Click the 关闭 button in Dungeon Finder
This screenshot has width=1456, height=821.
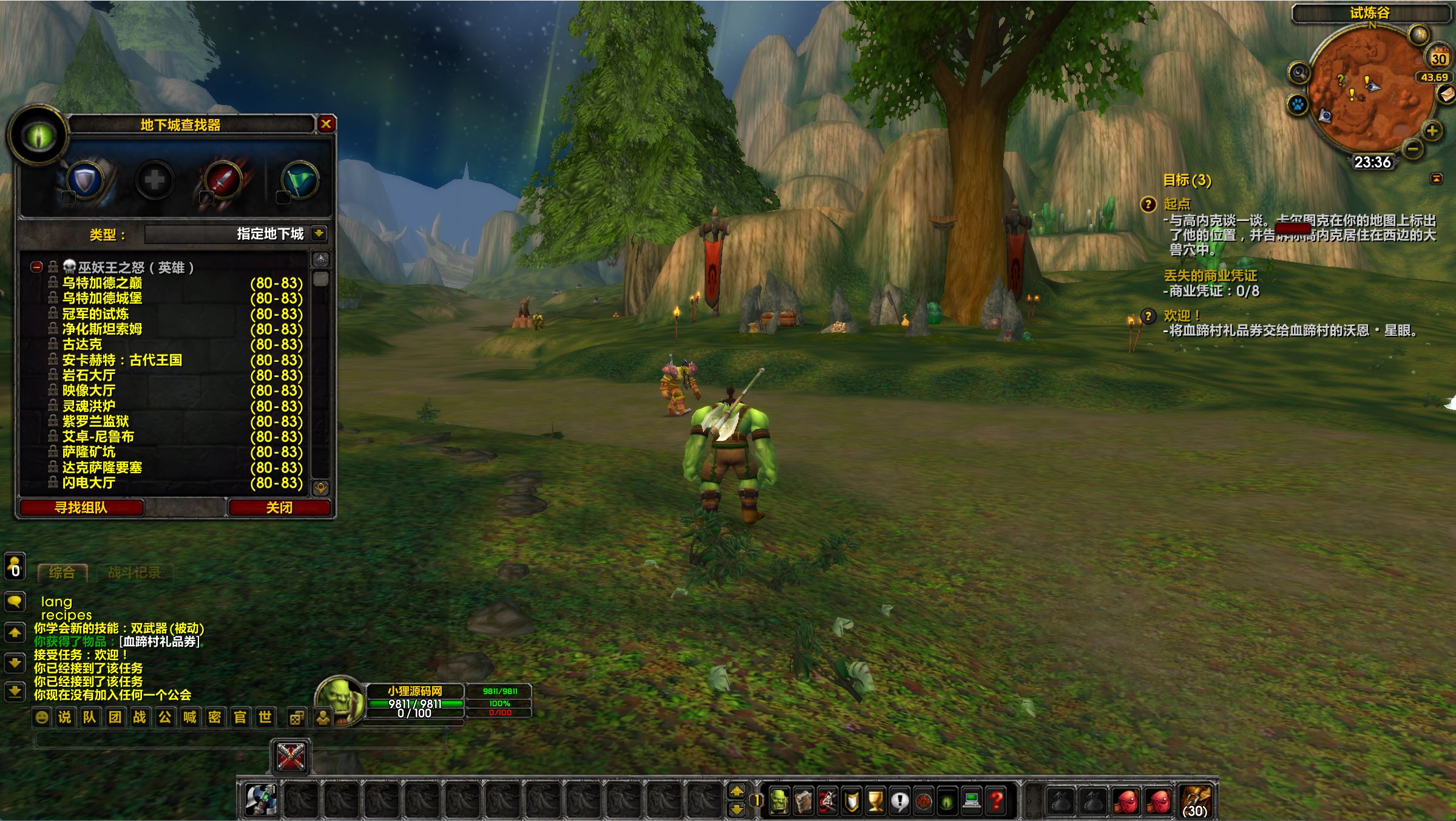(x=279, y=508)
